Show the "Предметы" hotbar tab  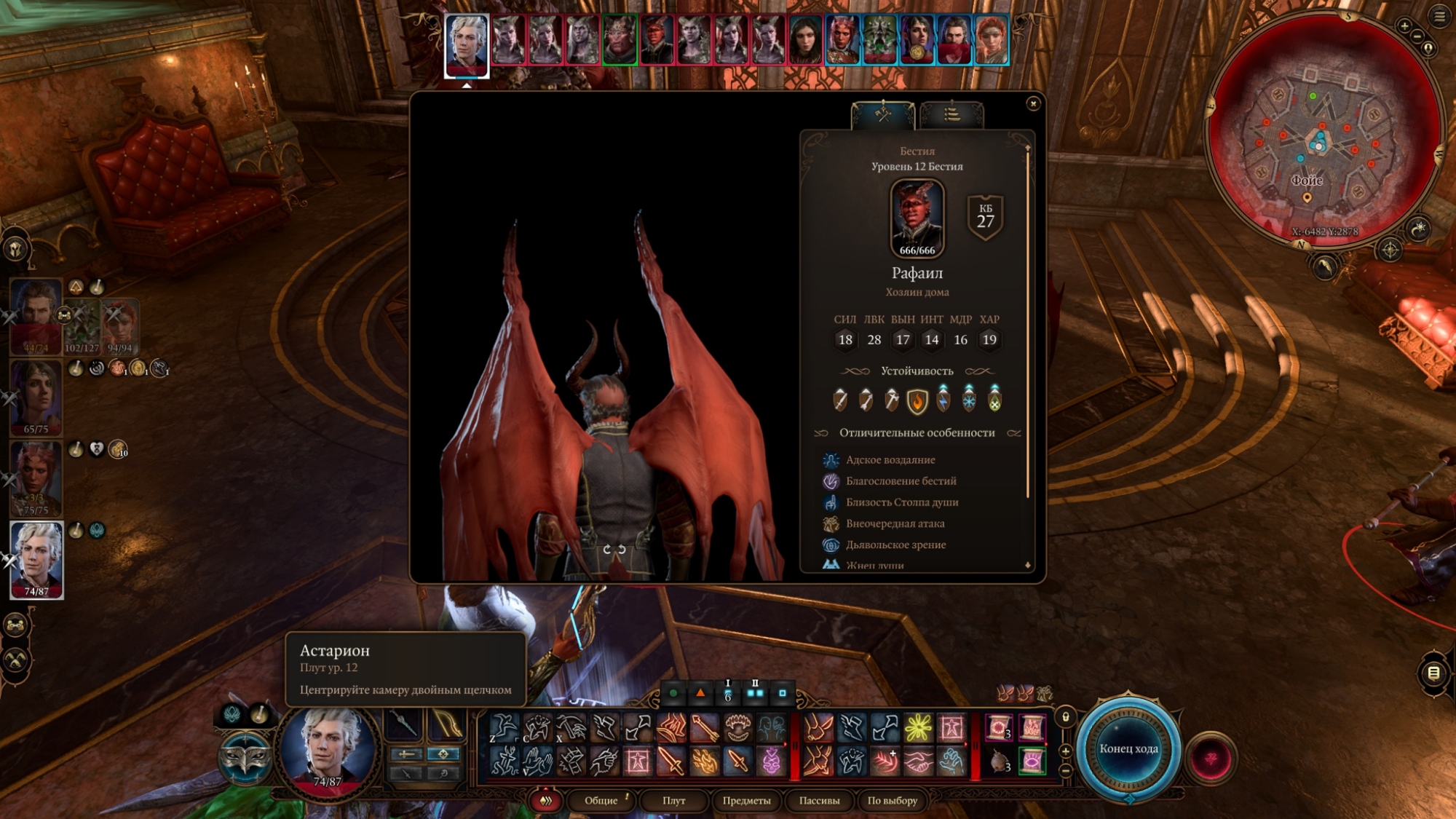[x=746, y=801]
